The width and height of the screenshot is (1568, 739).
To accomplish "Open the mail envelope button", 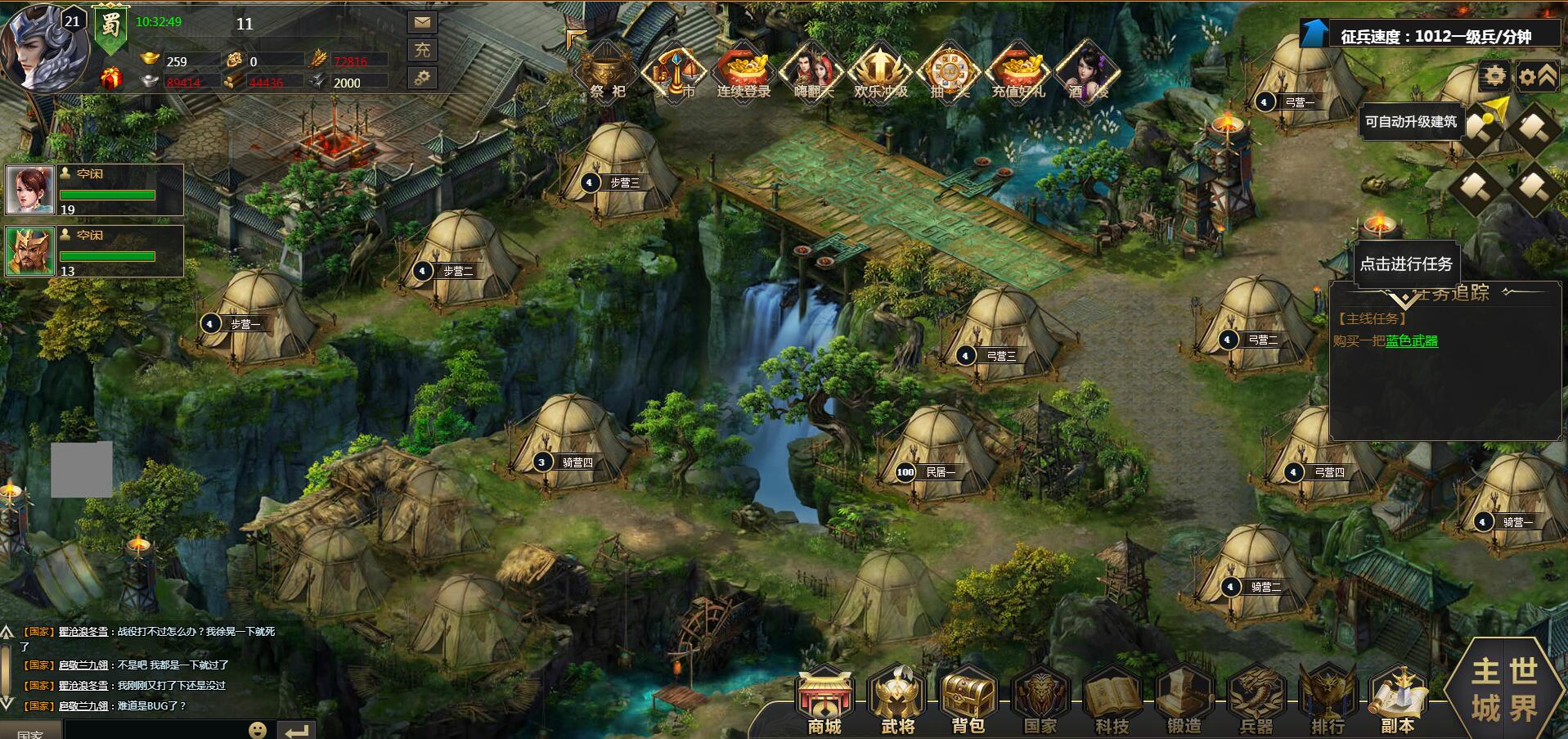I will (x=422, y=22).
